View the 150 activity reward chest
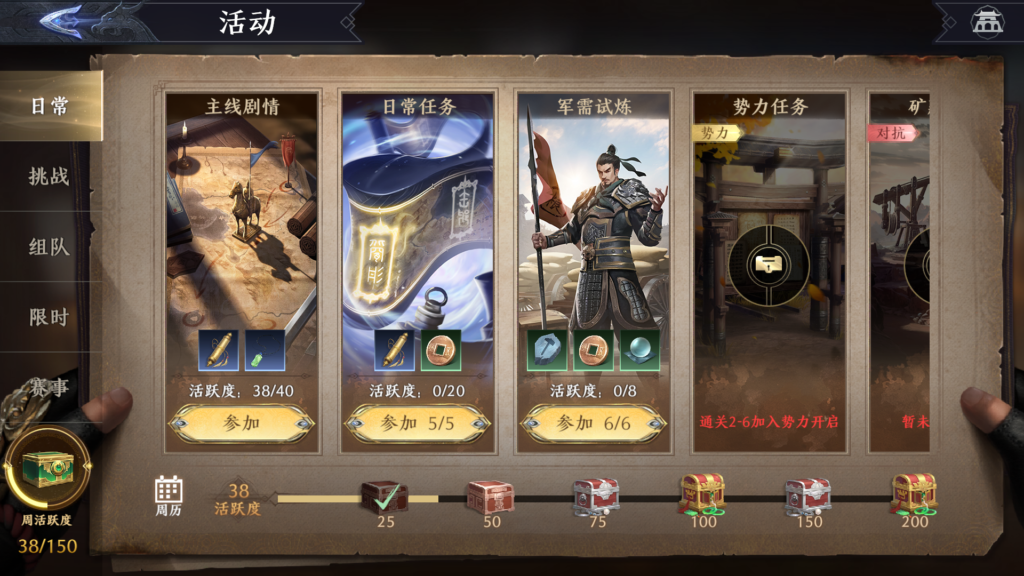The width and height of the screenshot is (1024, 576). click(x=808, y=496)
